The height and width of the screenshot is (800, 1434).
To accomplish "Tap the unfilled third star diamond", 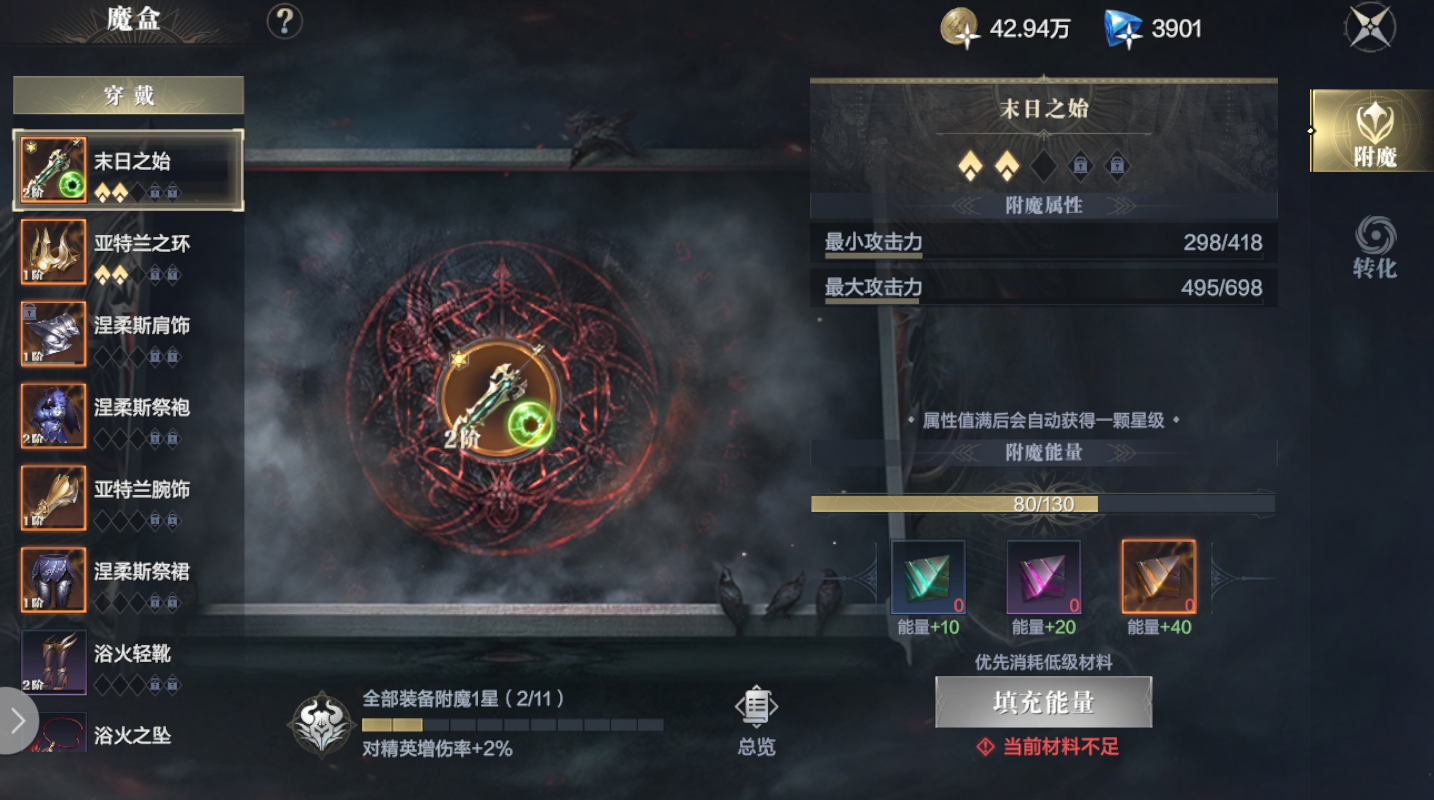I will (x=1043, y=165).
